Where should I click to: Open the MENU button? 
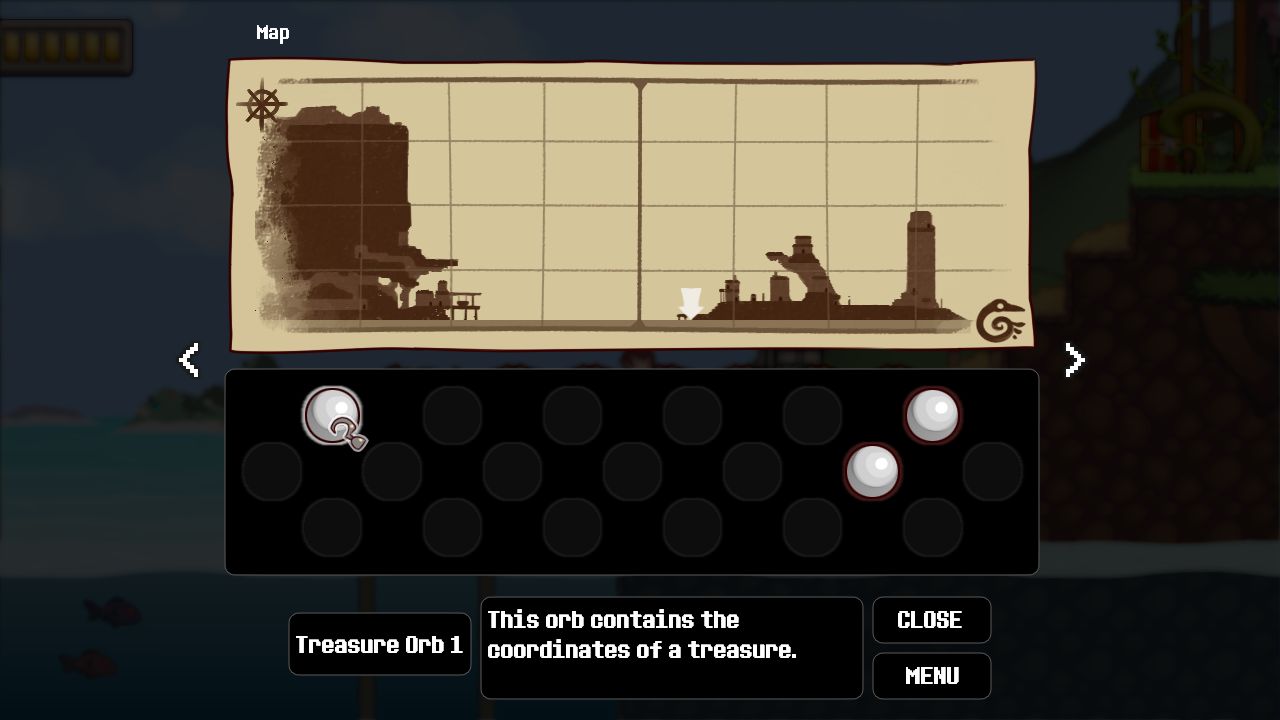click(931, 676)
